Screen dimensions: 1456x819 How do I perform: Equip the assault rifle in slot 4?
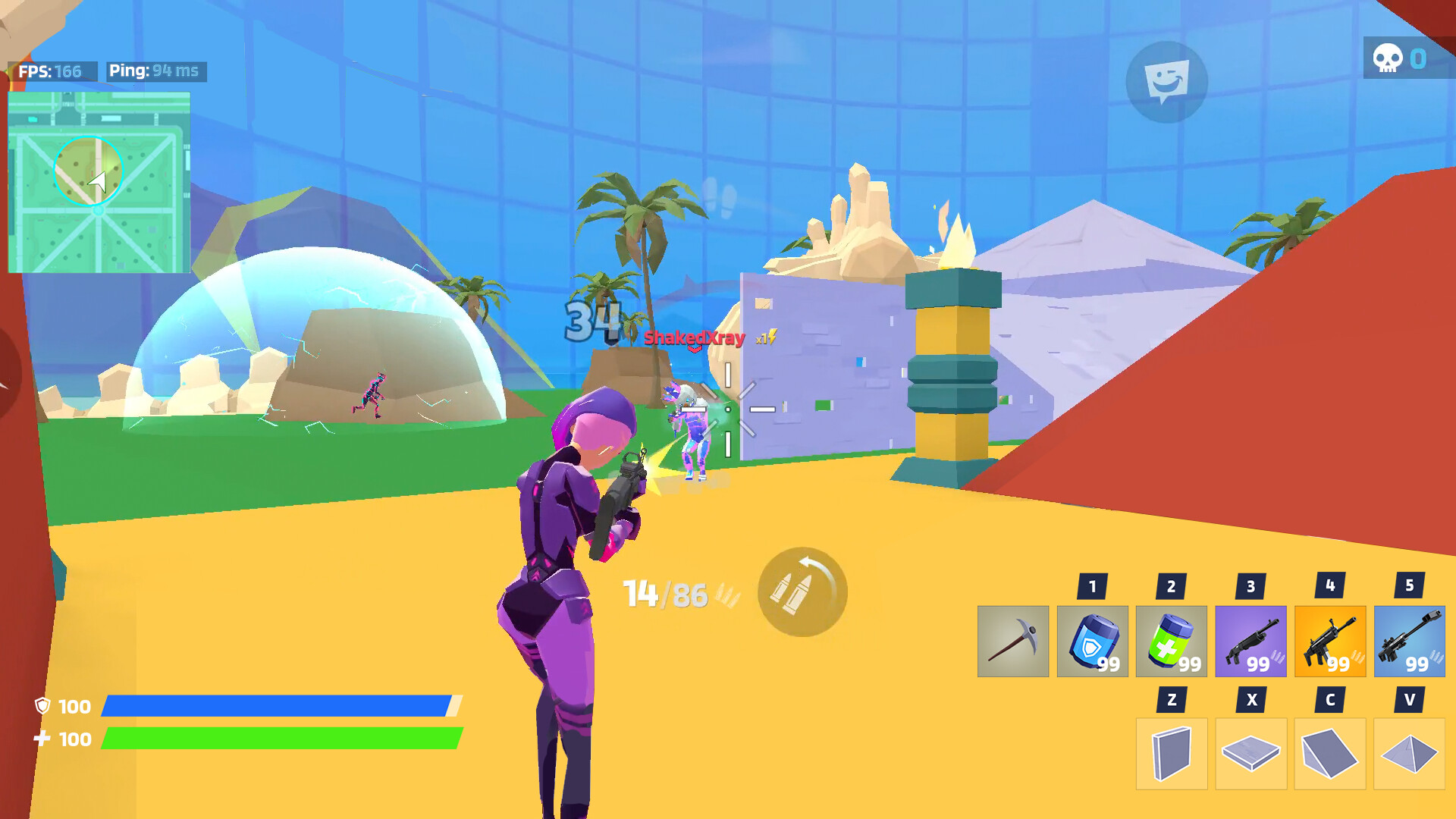click(1331, 641)
